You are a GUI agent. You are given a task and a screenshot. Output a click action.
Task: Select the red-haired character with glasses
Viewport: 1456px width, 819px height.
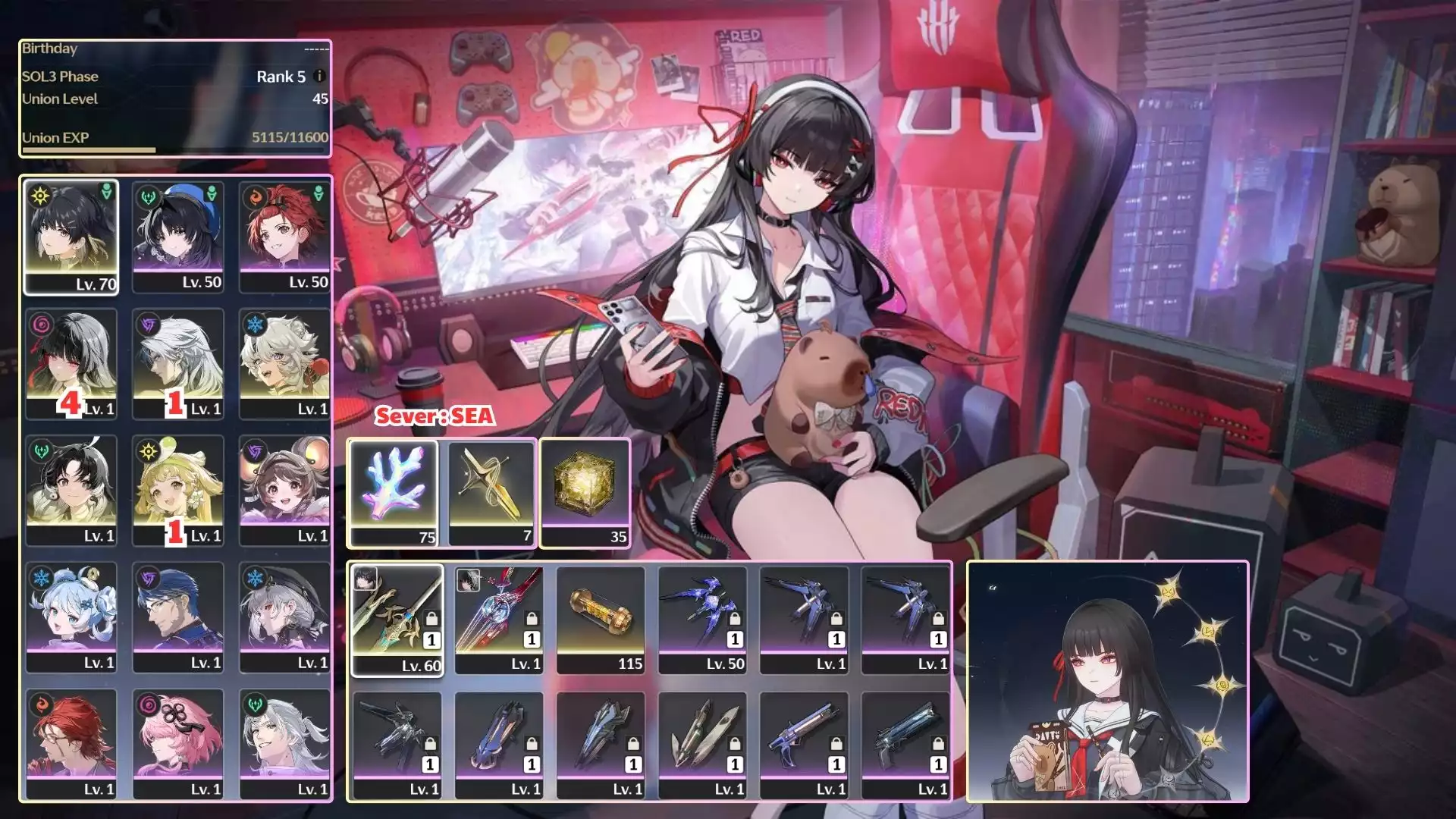tap(71, 744)
